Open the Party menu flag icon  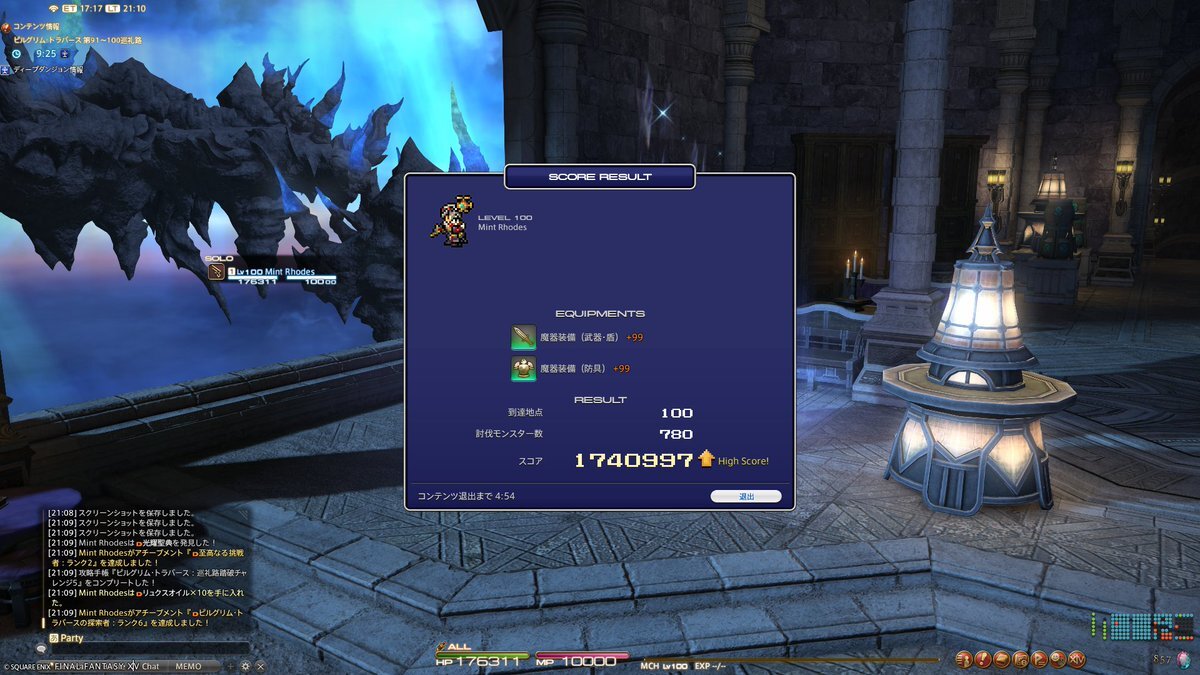(x=1040, y=659)
